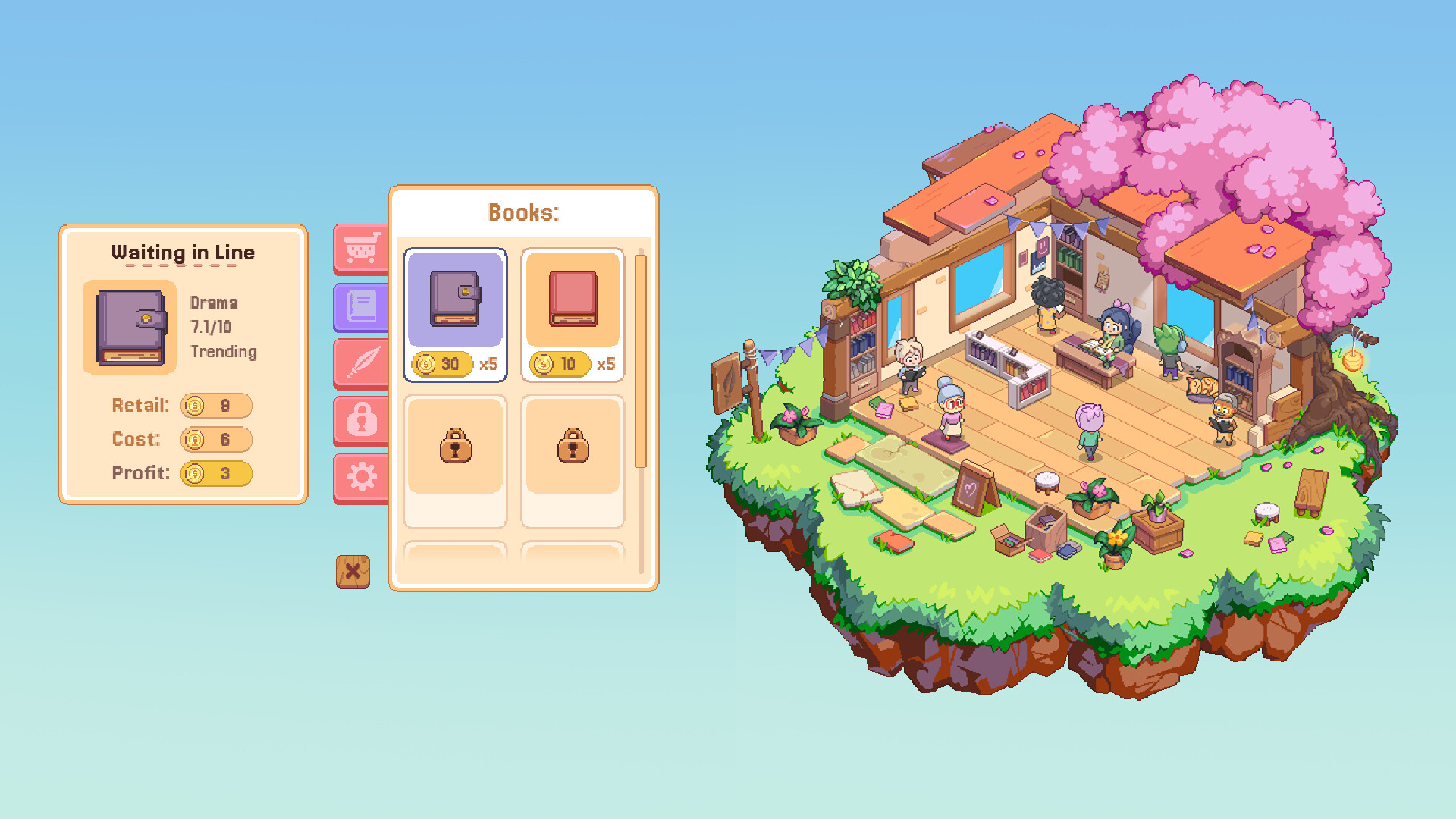This screenshot has height=819, width=1456.
Task: Open the Drama genre label
Action: click(215, 303)
